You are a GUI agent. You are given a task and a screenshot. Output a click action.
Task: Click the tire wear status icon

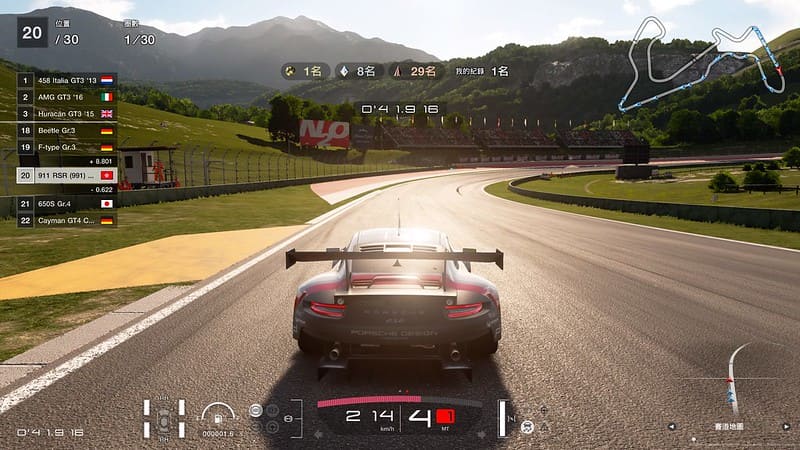pos(164,418)
